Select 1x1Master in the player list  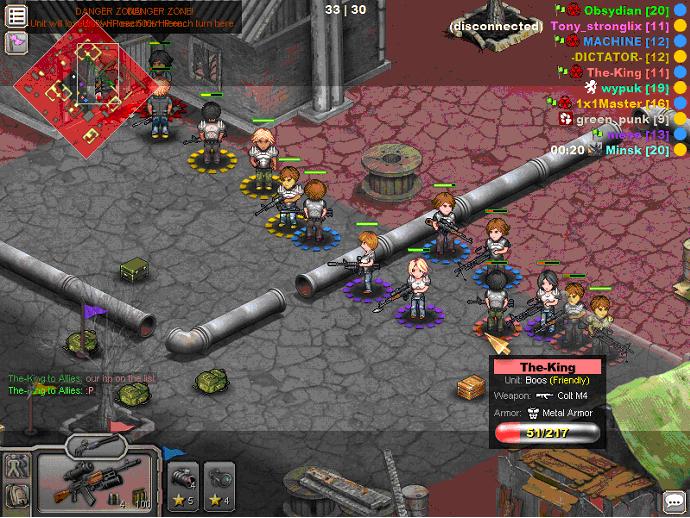click(x=622, y=103)
